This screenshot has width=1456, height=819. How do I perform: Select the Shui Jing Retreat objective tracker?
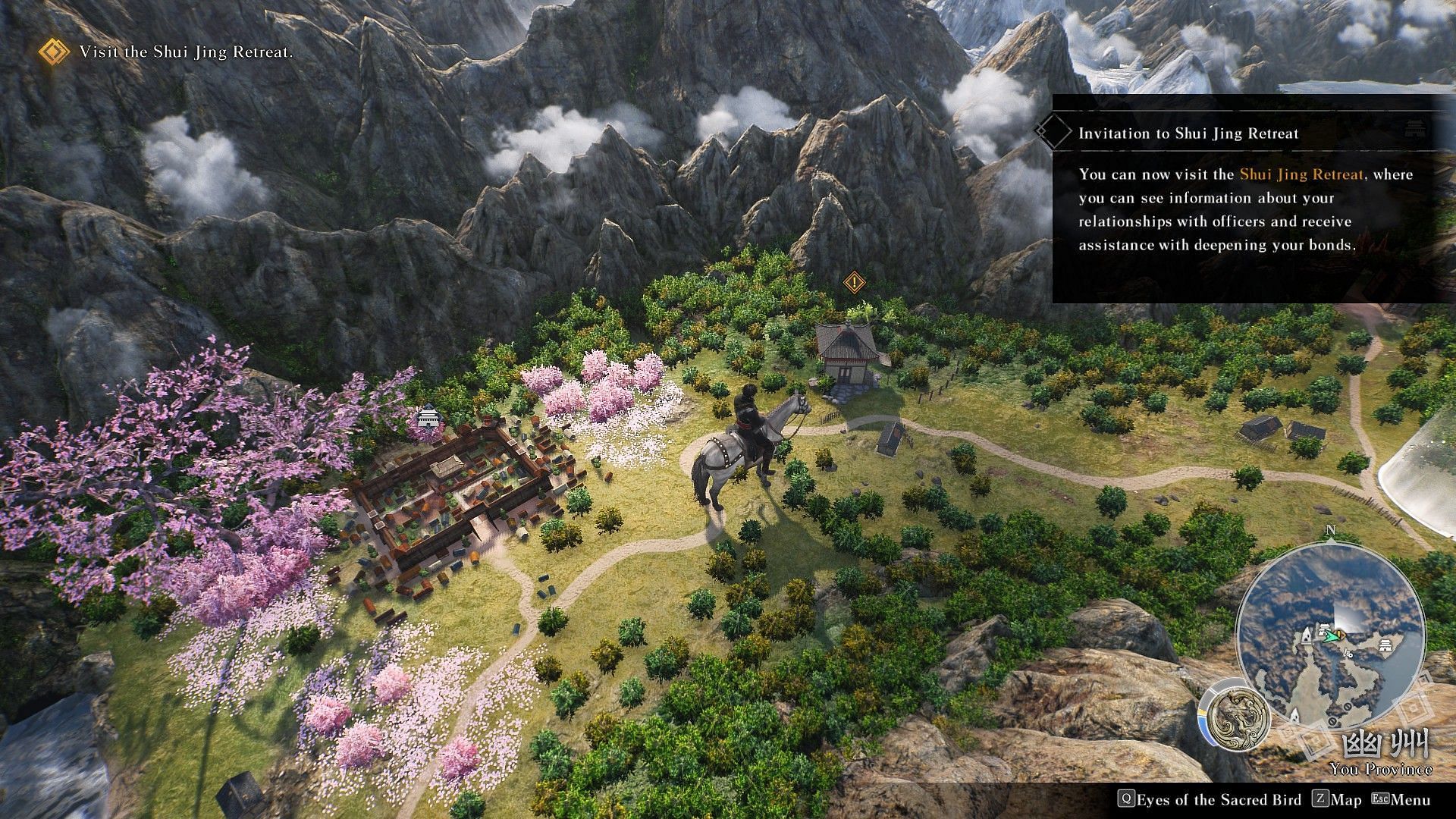pyautogui.click(x=186, y=52)
